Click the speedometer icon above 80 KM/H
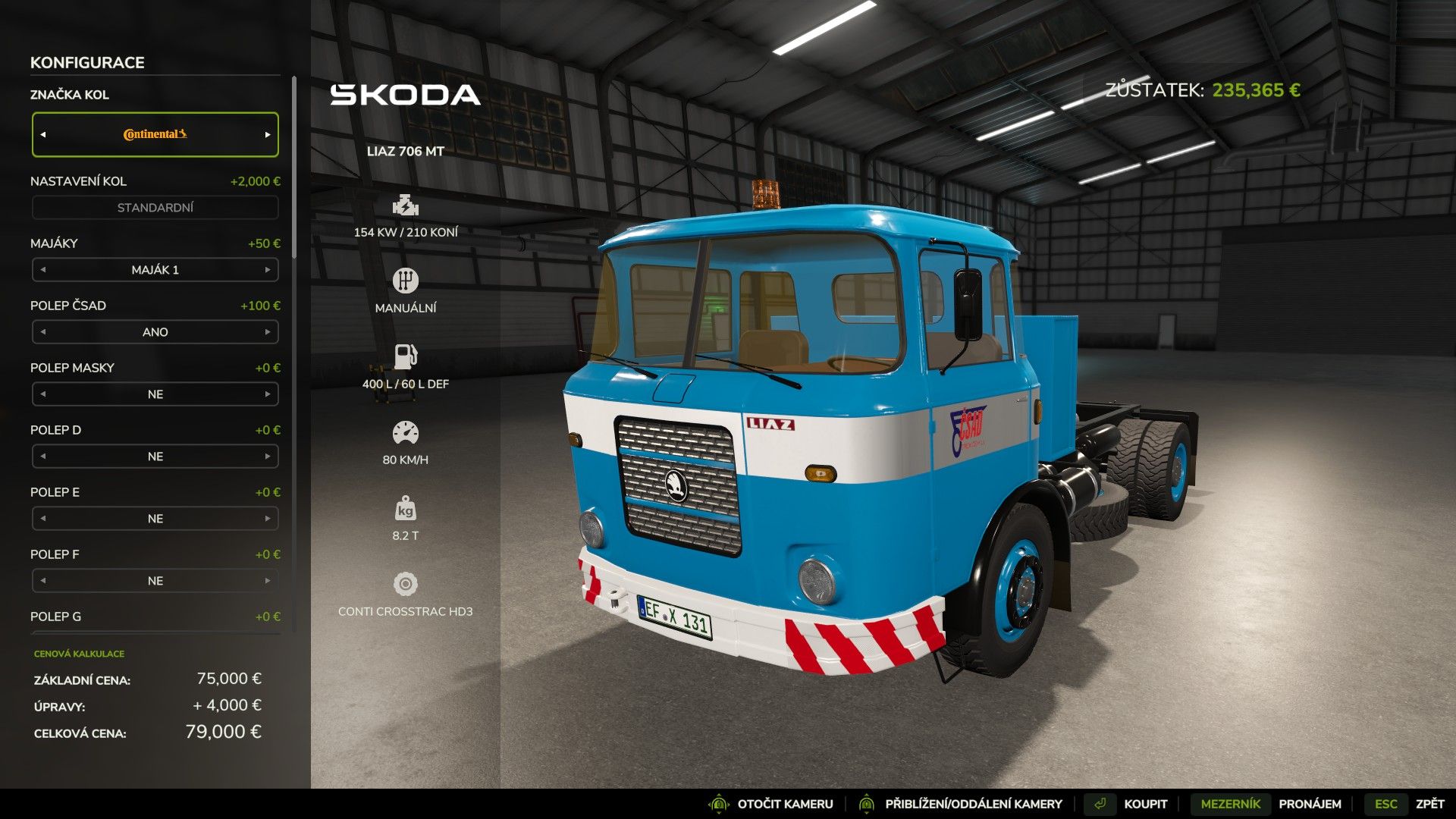 coord(406,431)
